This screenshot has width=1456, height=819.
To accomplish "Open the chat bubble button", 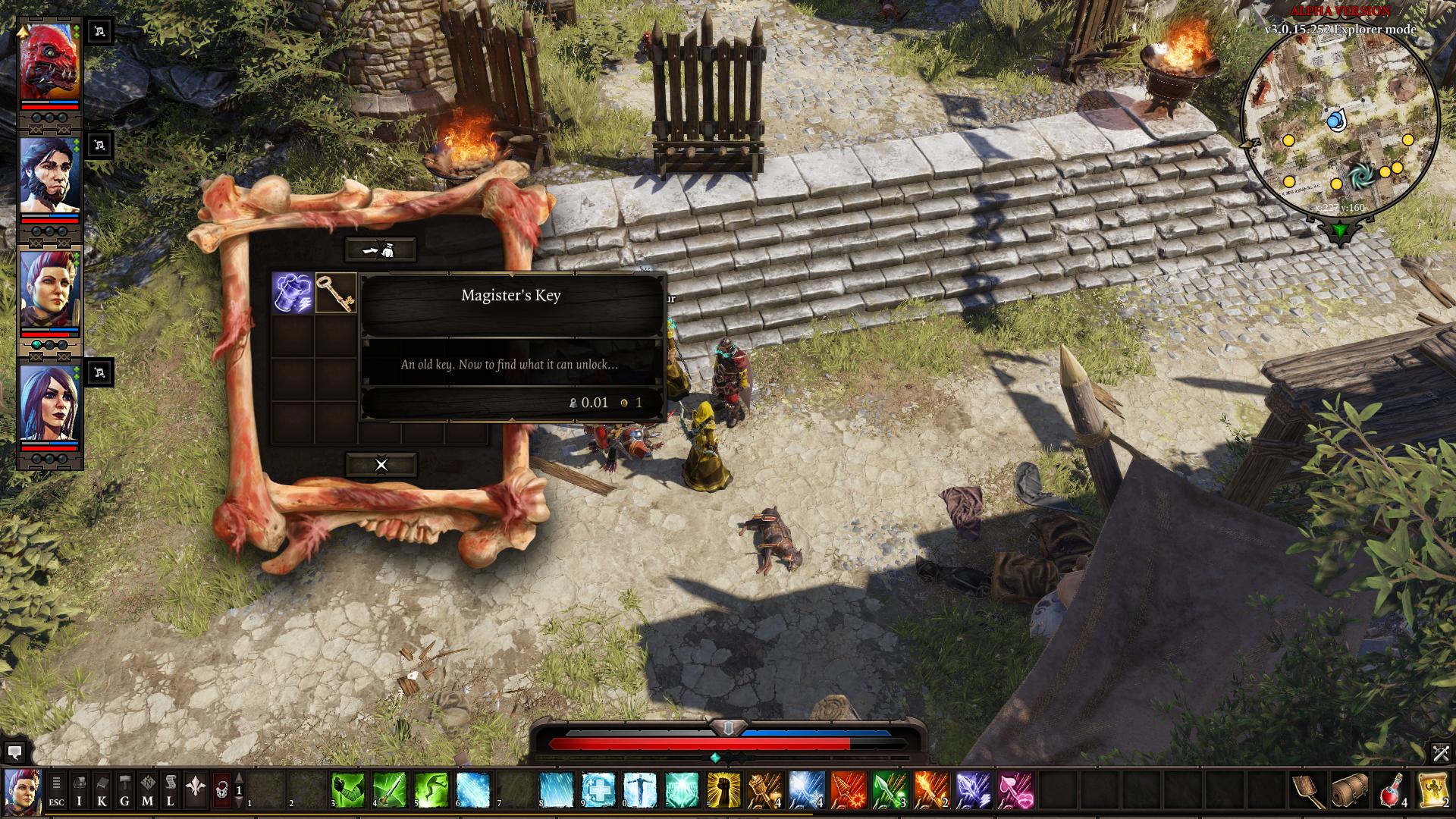I will click(14, 752).
